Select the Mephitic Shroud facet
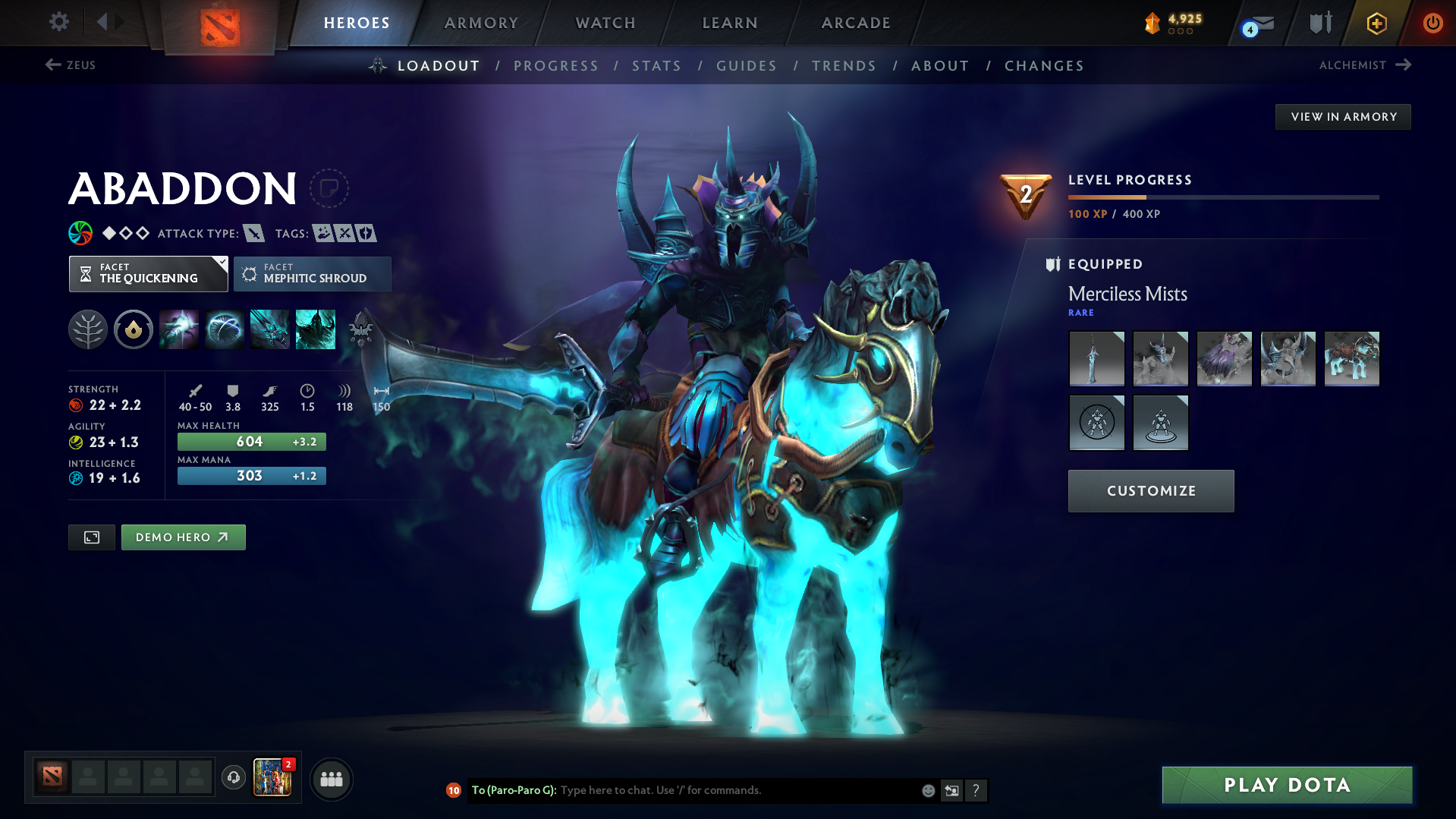The image size is (1456, 819). pyautogui.click(x=312, y=274)
